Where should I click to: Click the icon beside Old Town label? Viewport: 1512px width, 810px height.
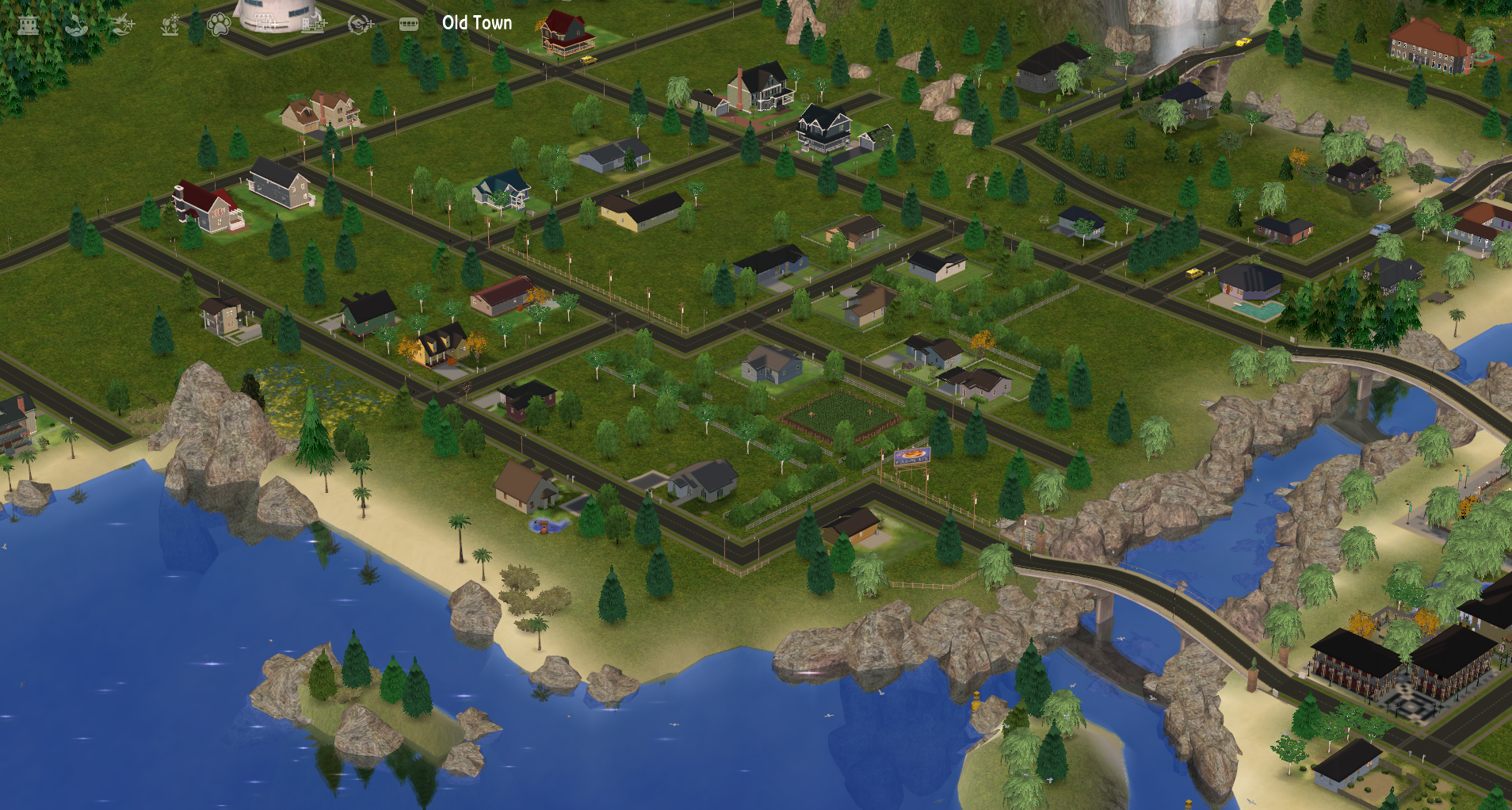tap(408, 25)
